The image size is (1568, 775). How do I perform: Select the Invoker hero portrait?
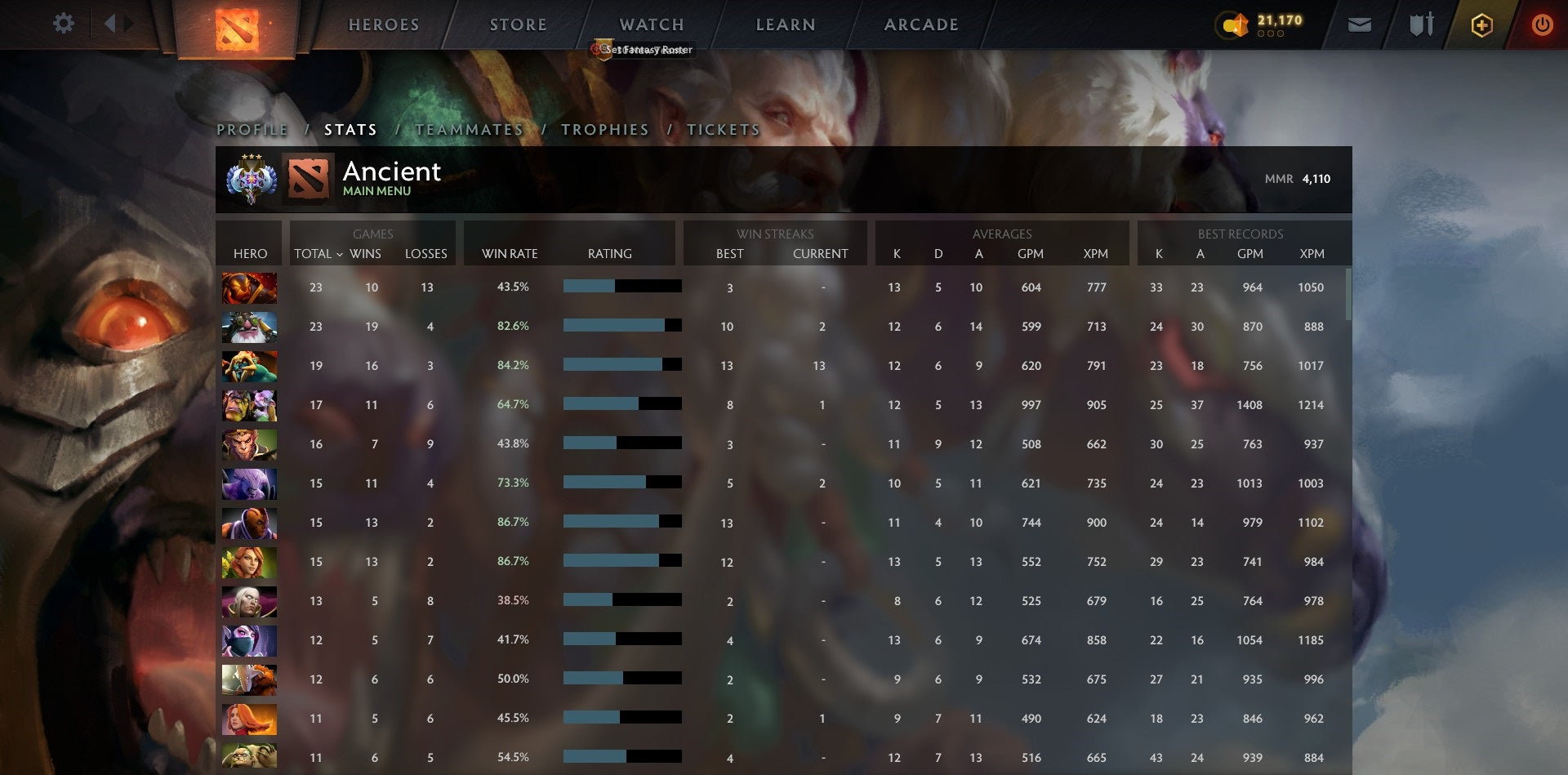249,601
